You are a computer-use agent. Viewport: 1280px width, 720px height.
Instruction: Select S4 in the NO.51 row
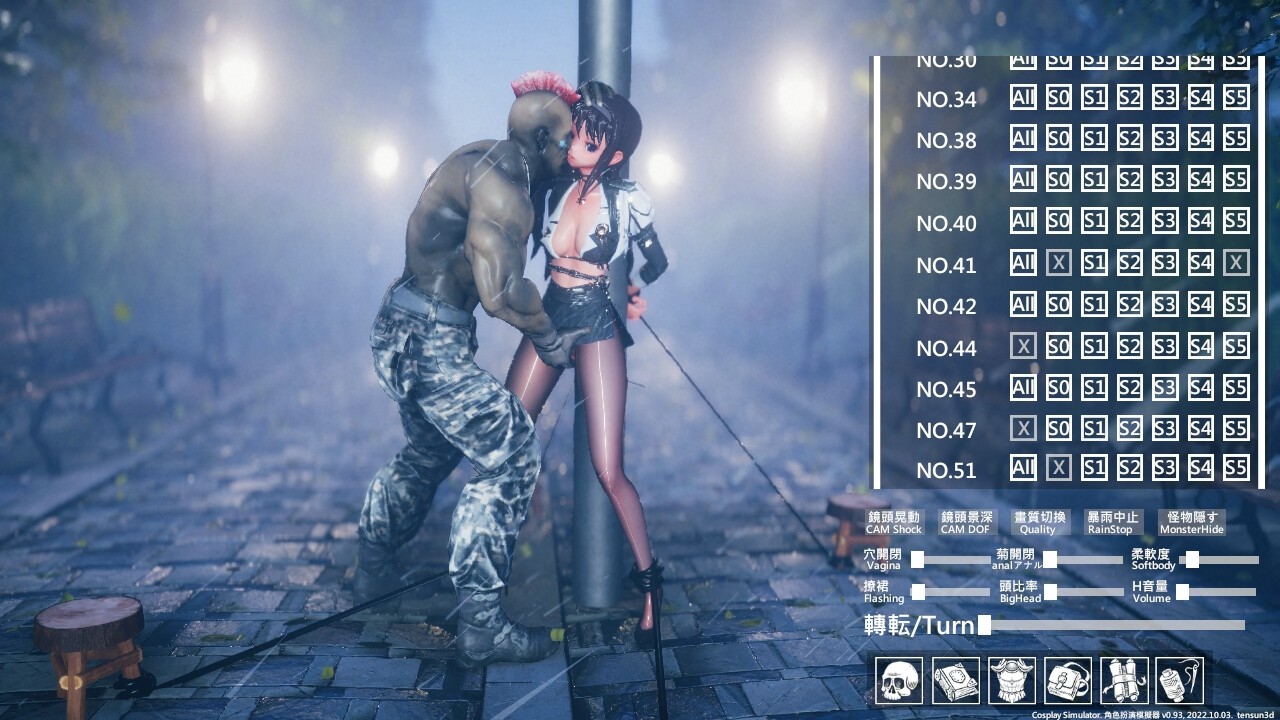pos(1201,468)
